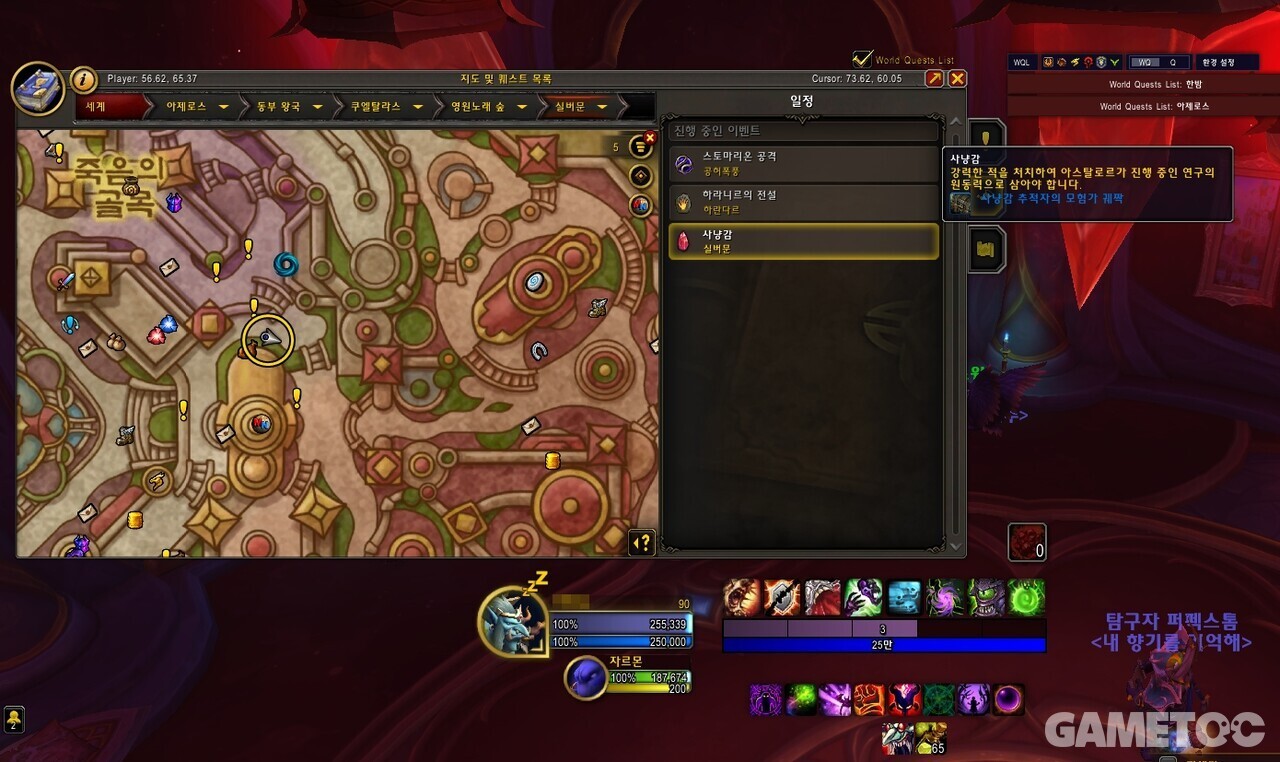The image size is (1280, 762).
Task: Select the 세계 breadcrumb on the map
Action: [96, 106]
